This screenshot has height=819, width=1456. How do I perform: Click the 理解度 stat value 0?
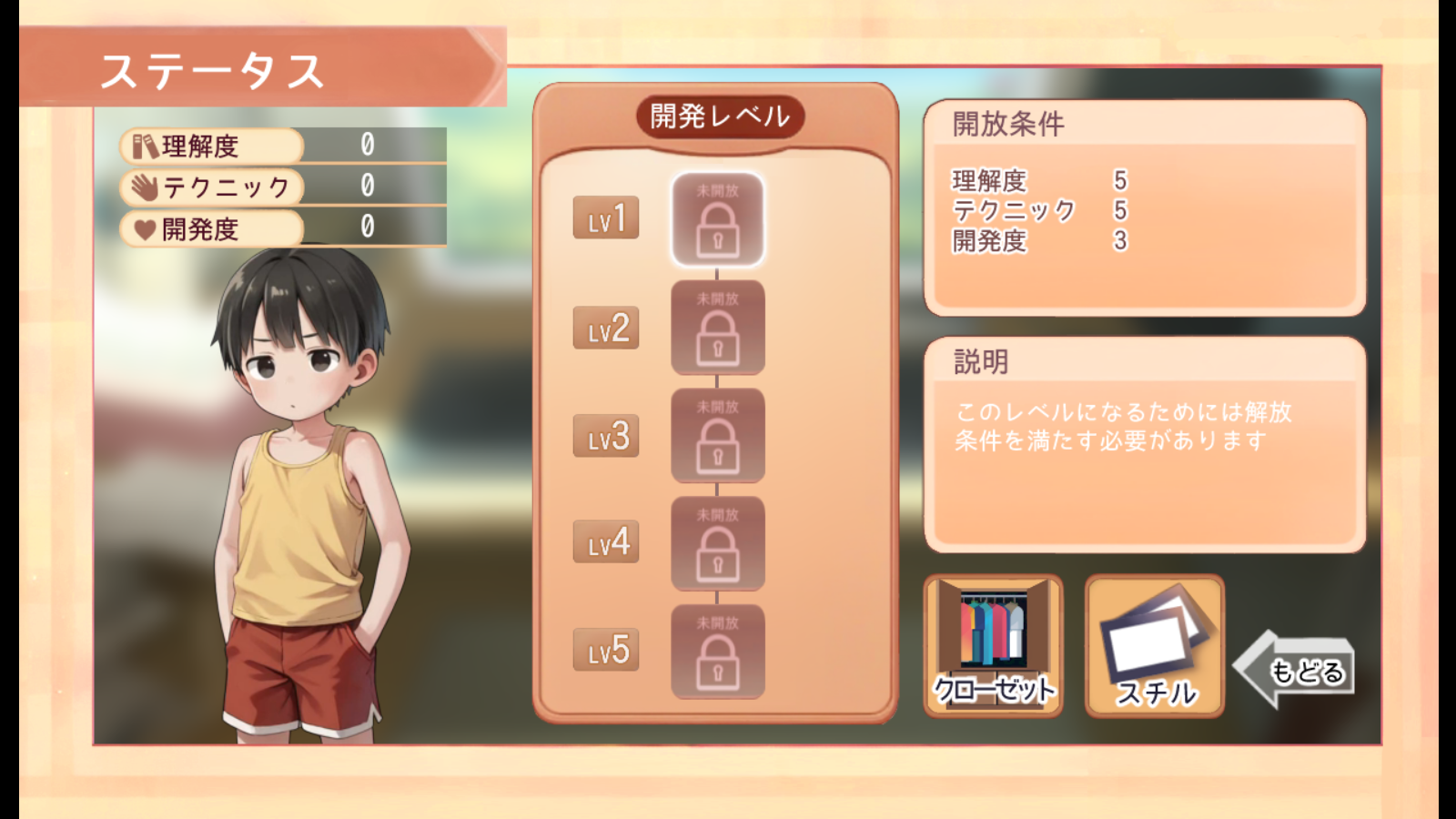(368, 143)
